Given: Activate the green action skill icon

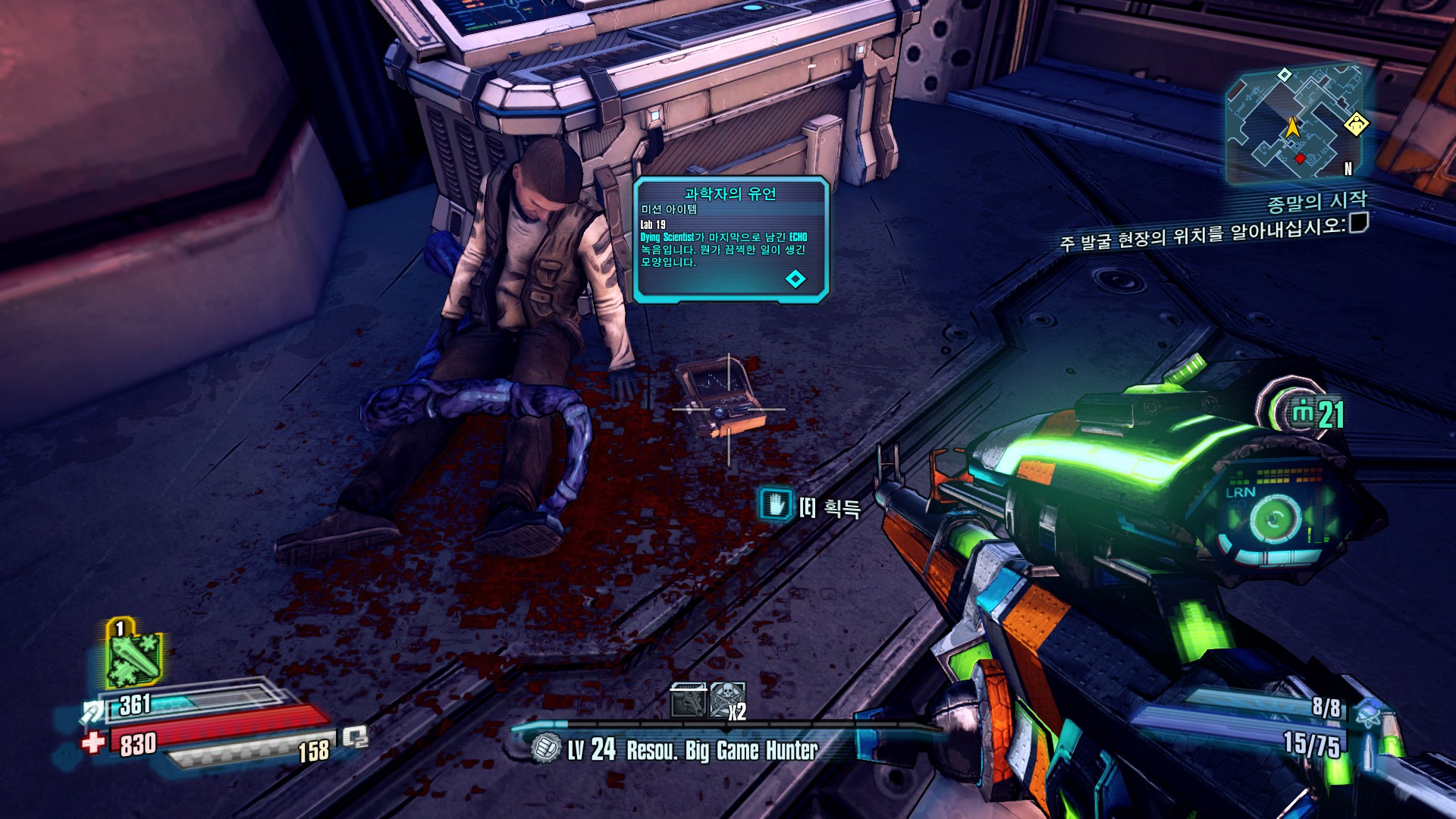Looking at the screenshot, I should click(134, 657).
